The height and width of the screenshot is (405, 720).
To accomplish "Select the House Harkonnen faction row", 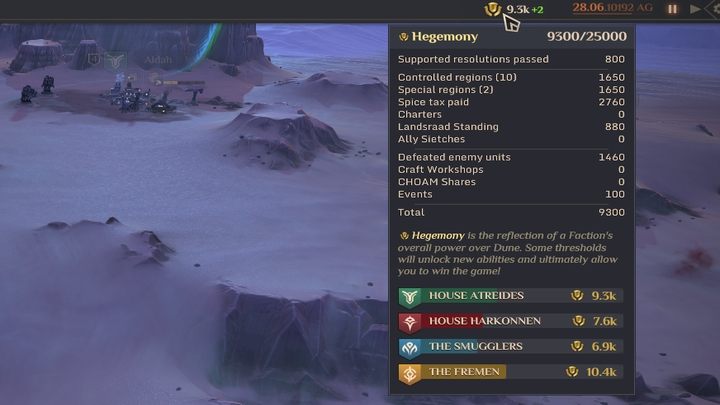I will coord(510,321).
